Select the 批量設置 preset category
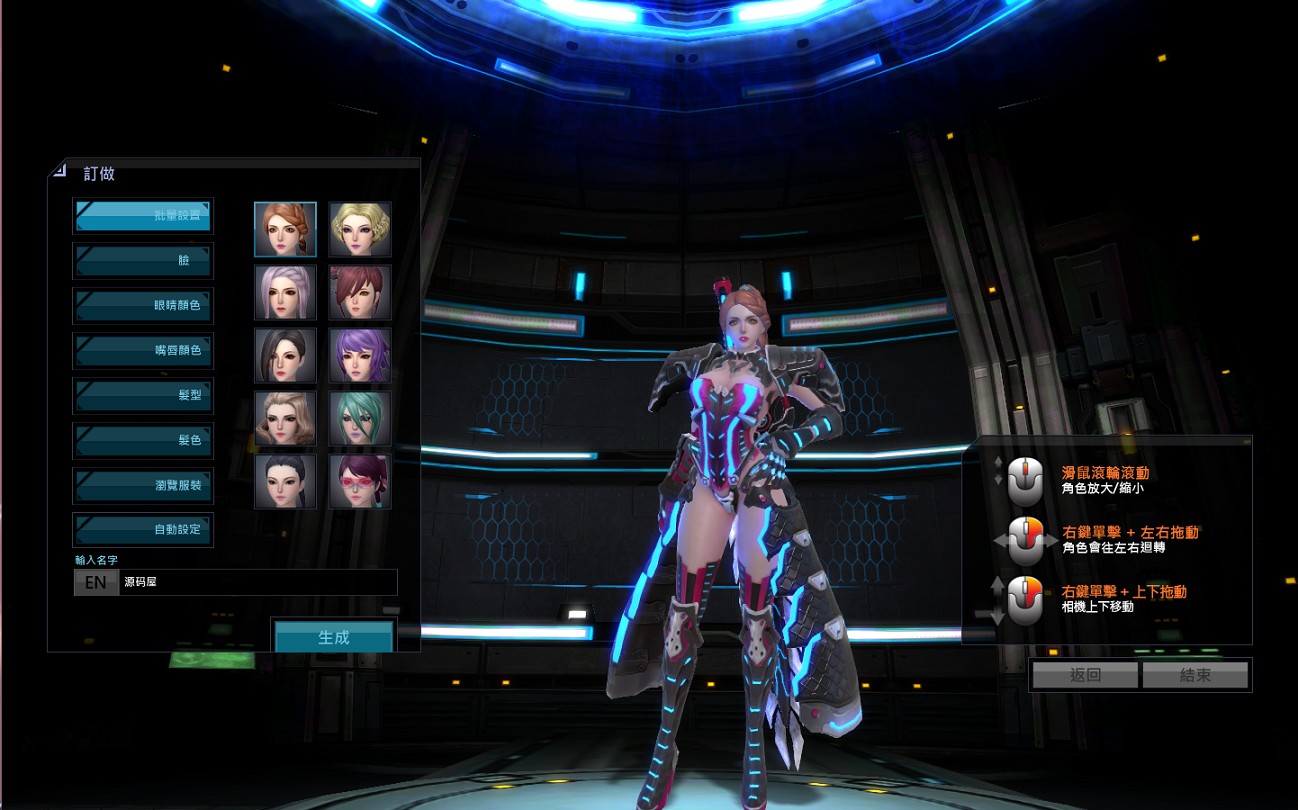The width and height of the screenshot is (1298, 810). click(143, 216)
